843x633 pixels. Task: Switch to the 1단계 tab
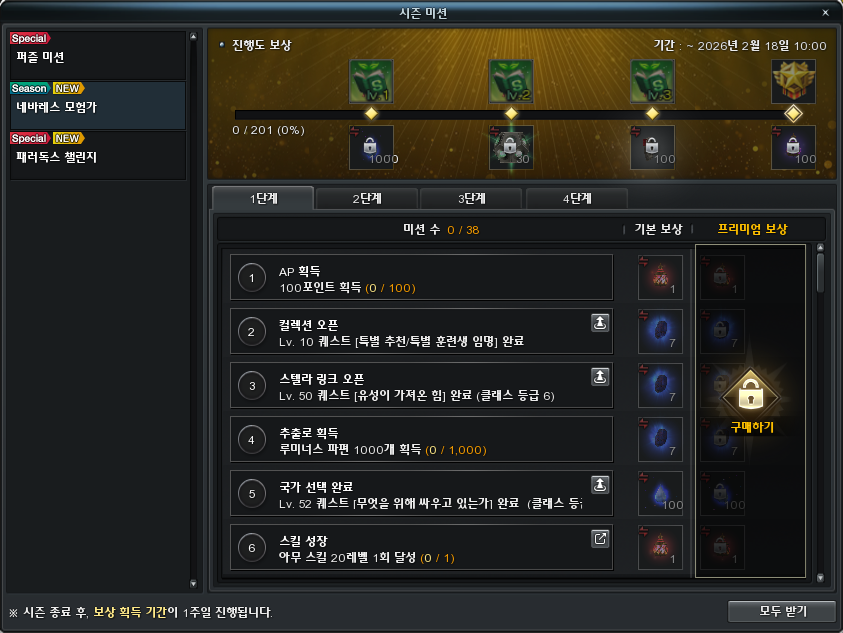[x=263, y=198]
